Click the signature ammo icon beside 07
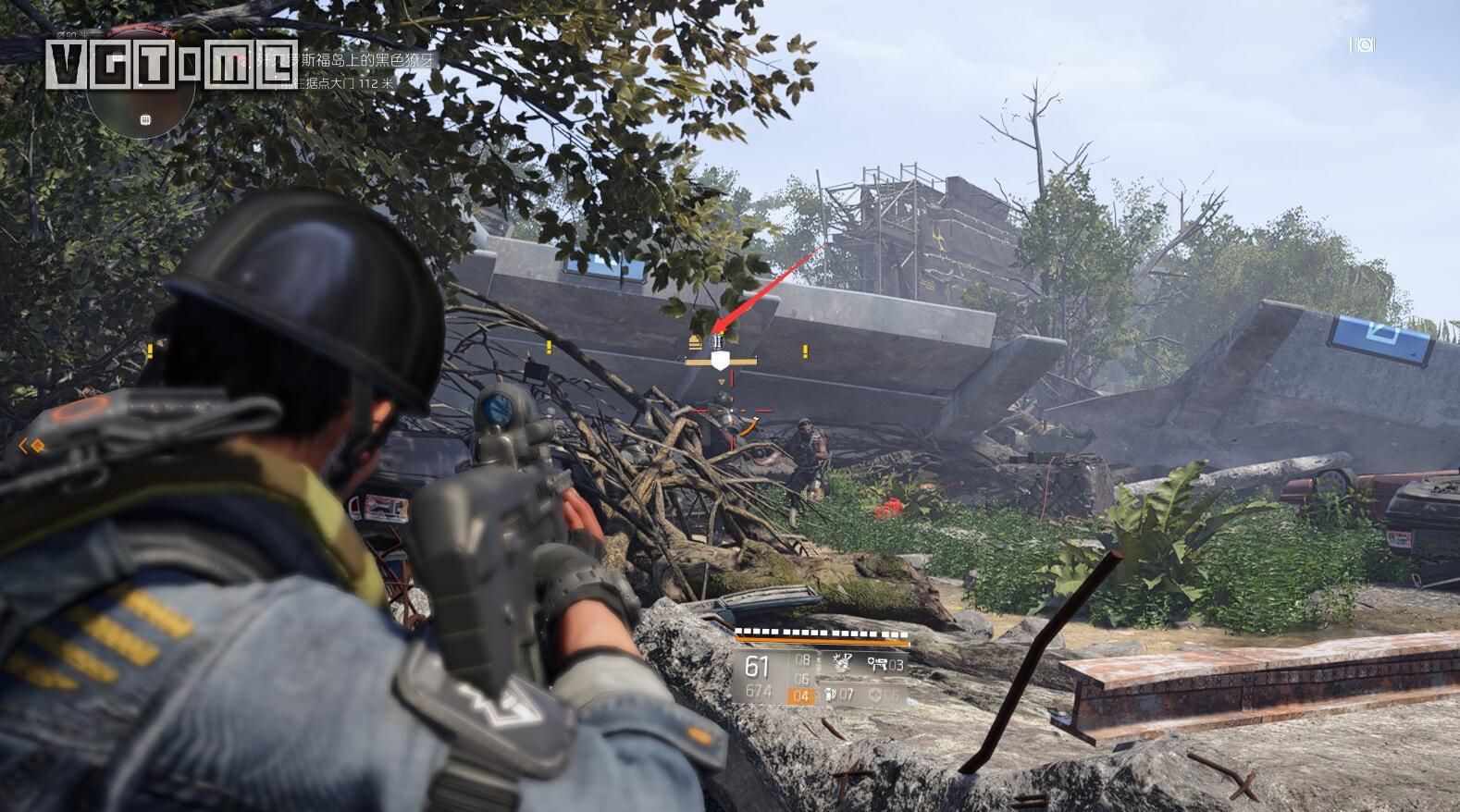The width and height of the screenshot is (1460, 812). (x=831, y=694)
